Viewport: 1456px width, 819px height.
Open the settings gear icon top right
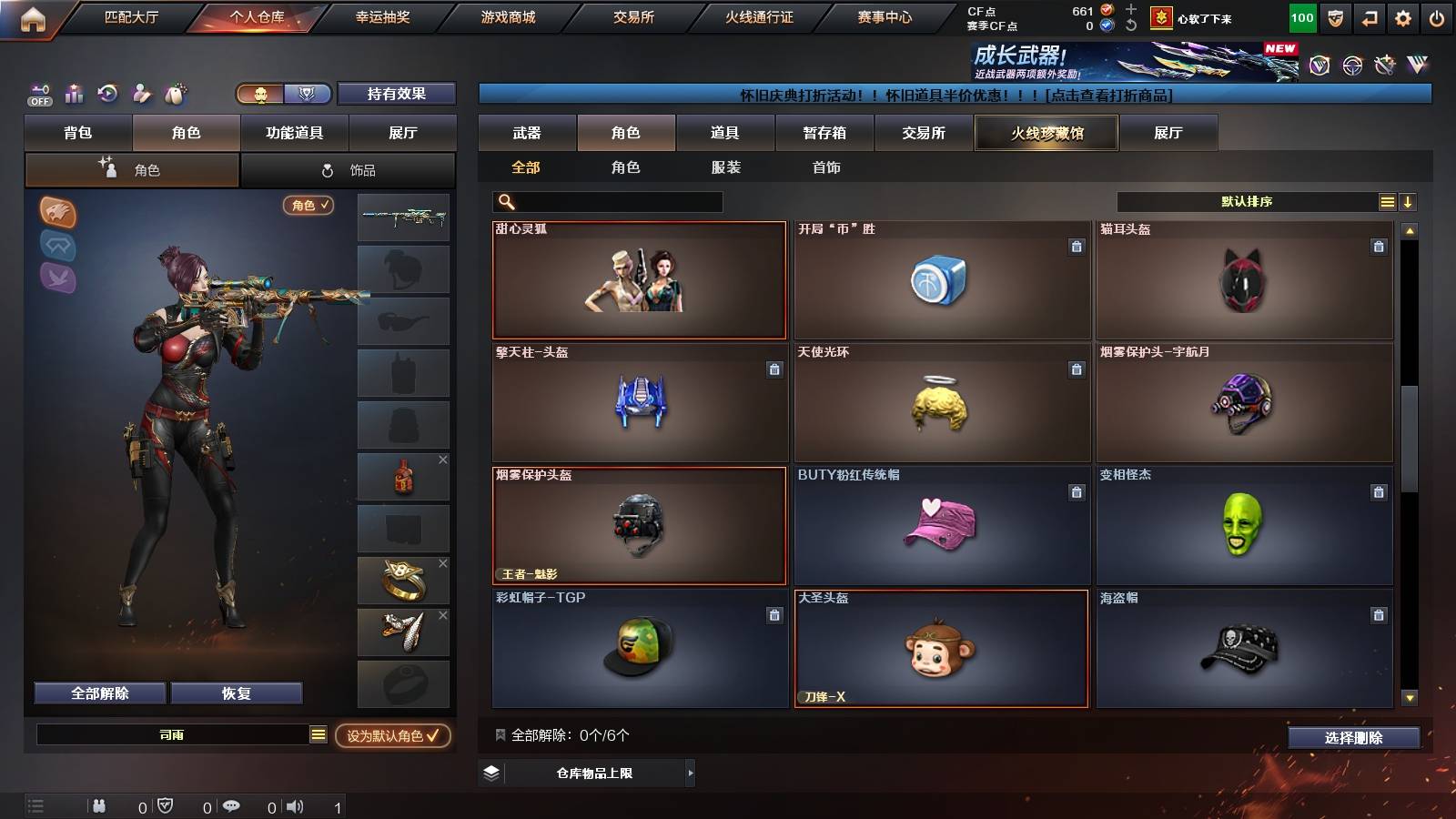coord(1402,16)
